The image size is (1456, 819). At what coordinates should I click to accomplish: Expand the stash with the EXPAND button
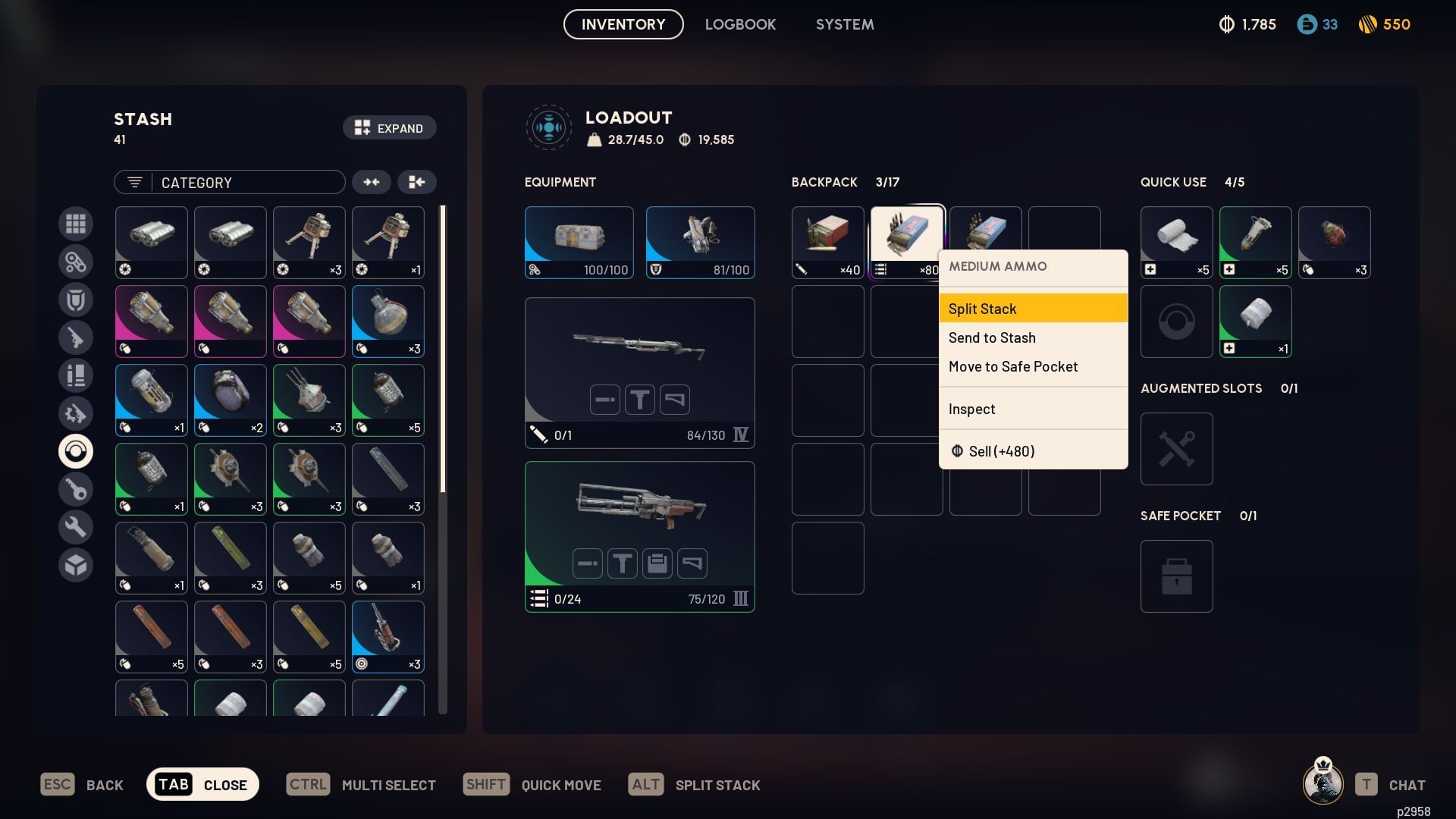click(x=389, y=127)
